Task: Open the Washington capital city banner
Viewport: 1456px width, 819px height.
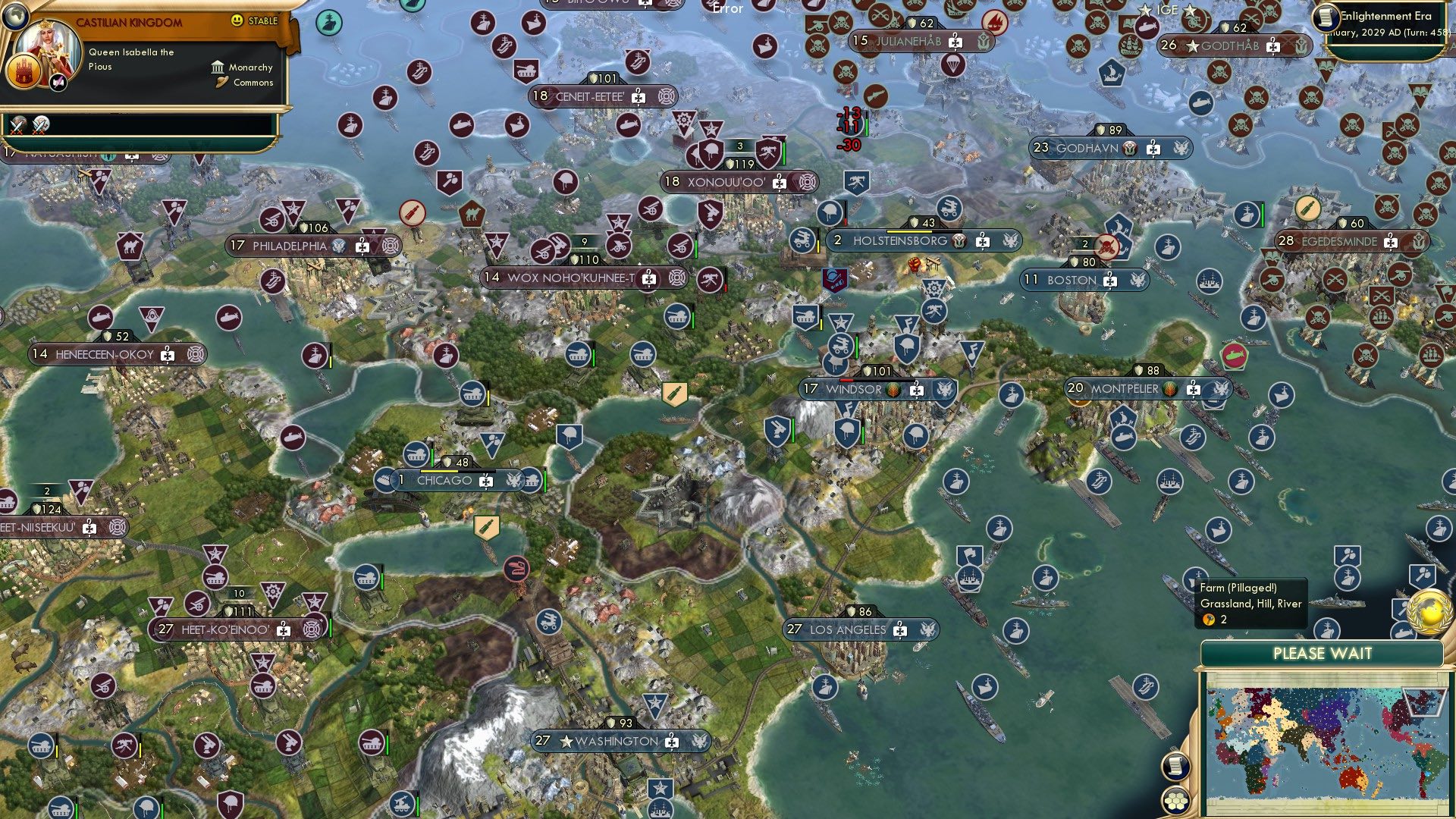Action: click(x=617, y=741)
